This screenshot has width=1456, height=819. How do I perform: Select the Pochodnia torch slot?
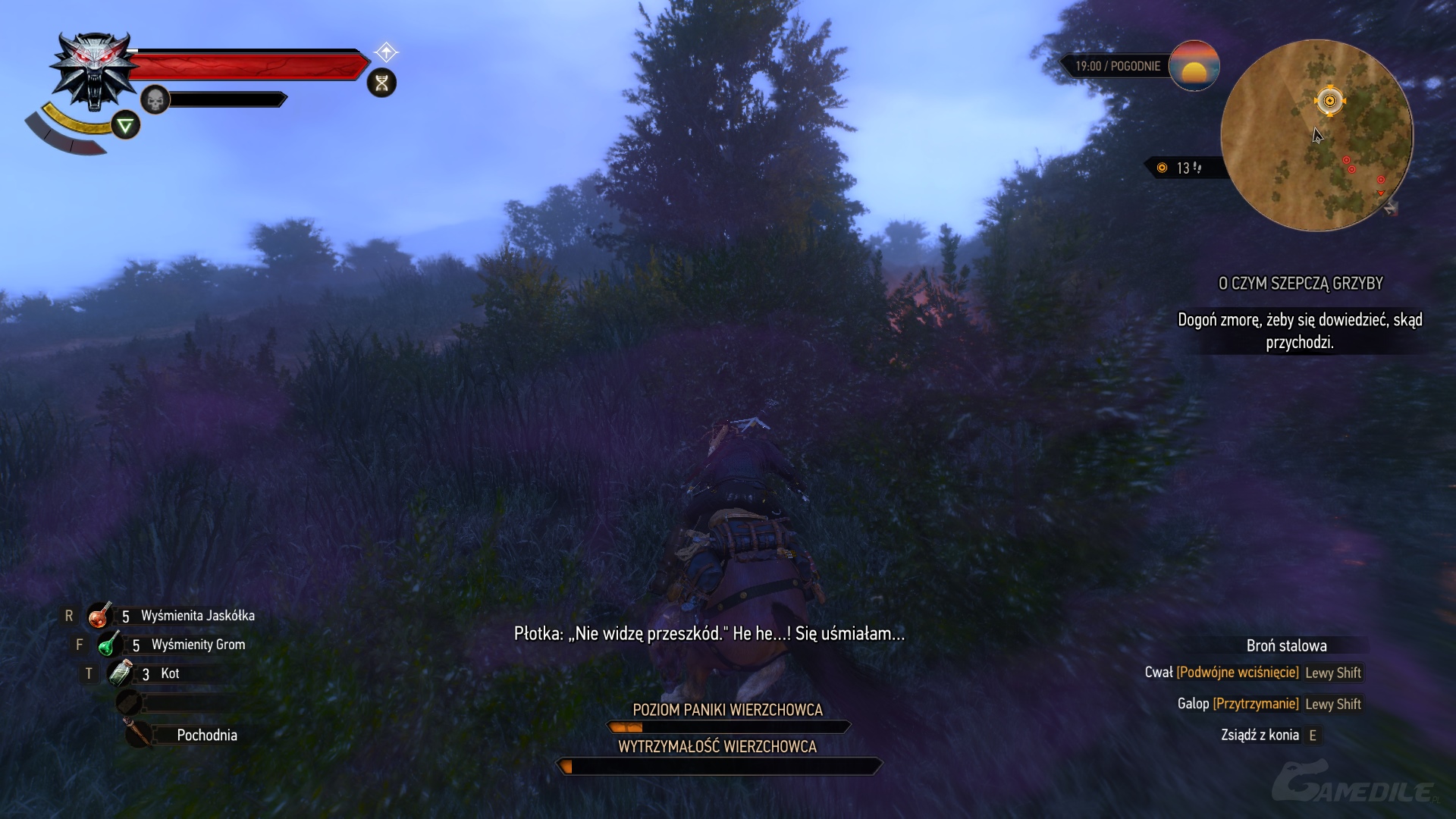point(139,734)
